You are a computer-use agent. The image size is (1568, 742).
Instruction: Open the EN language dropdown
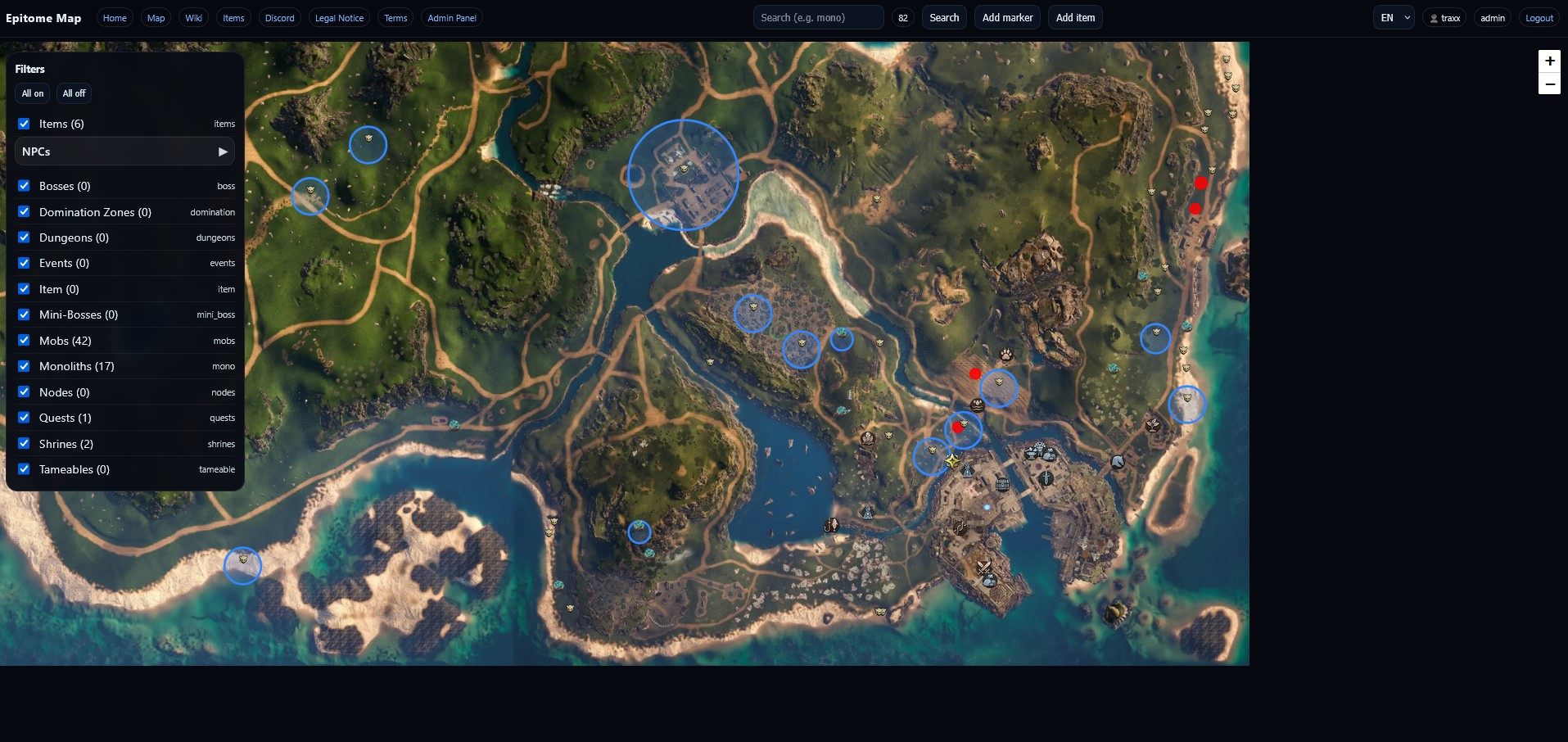point(1393,18)
